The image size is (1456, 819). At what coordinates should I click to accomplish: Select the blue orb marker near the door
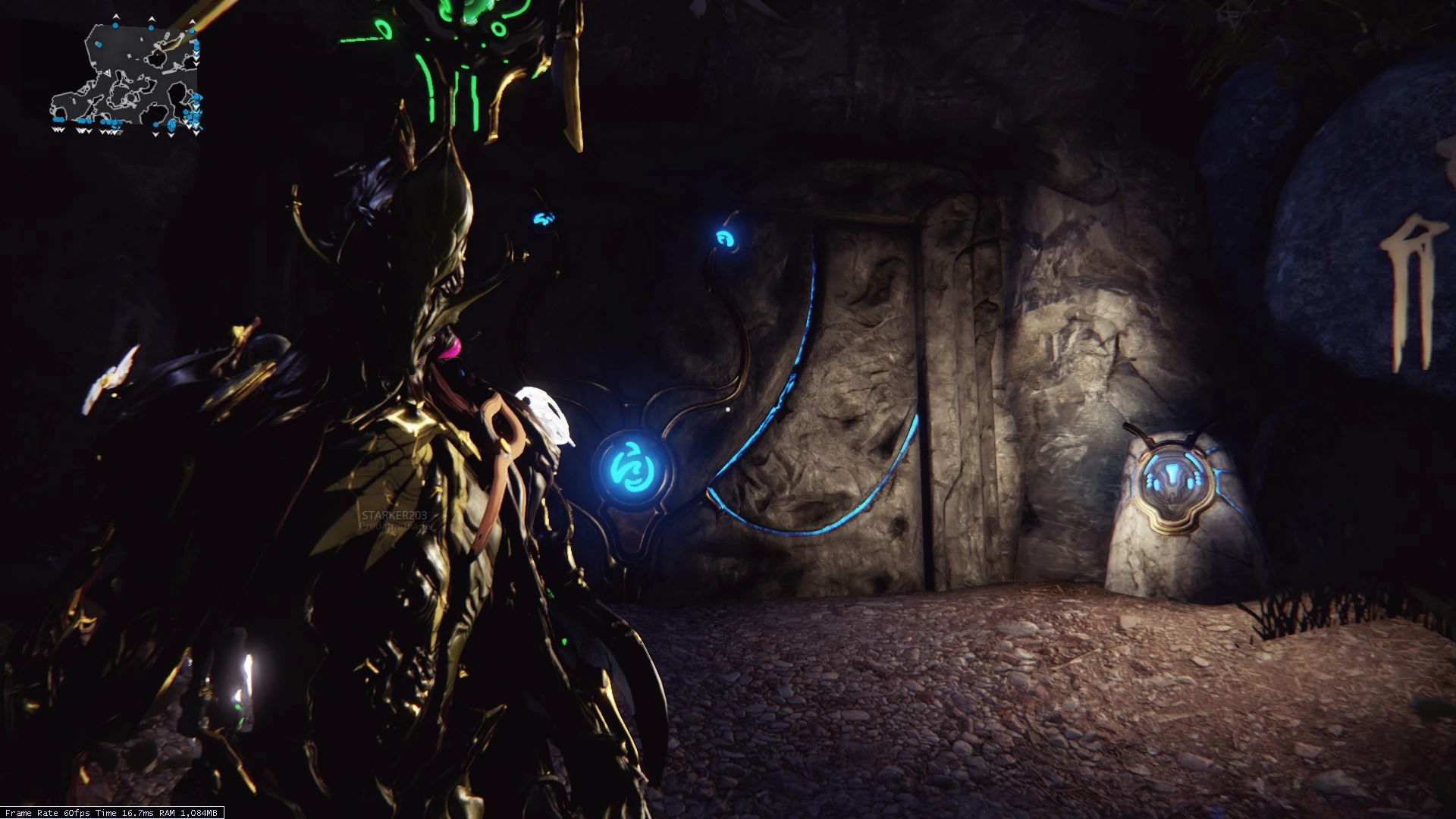[x=726, y=239]
